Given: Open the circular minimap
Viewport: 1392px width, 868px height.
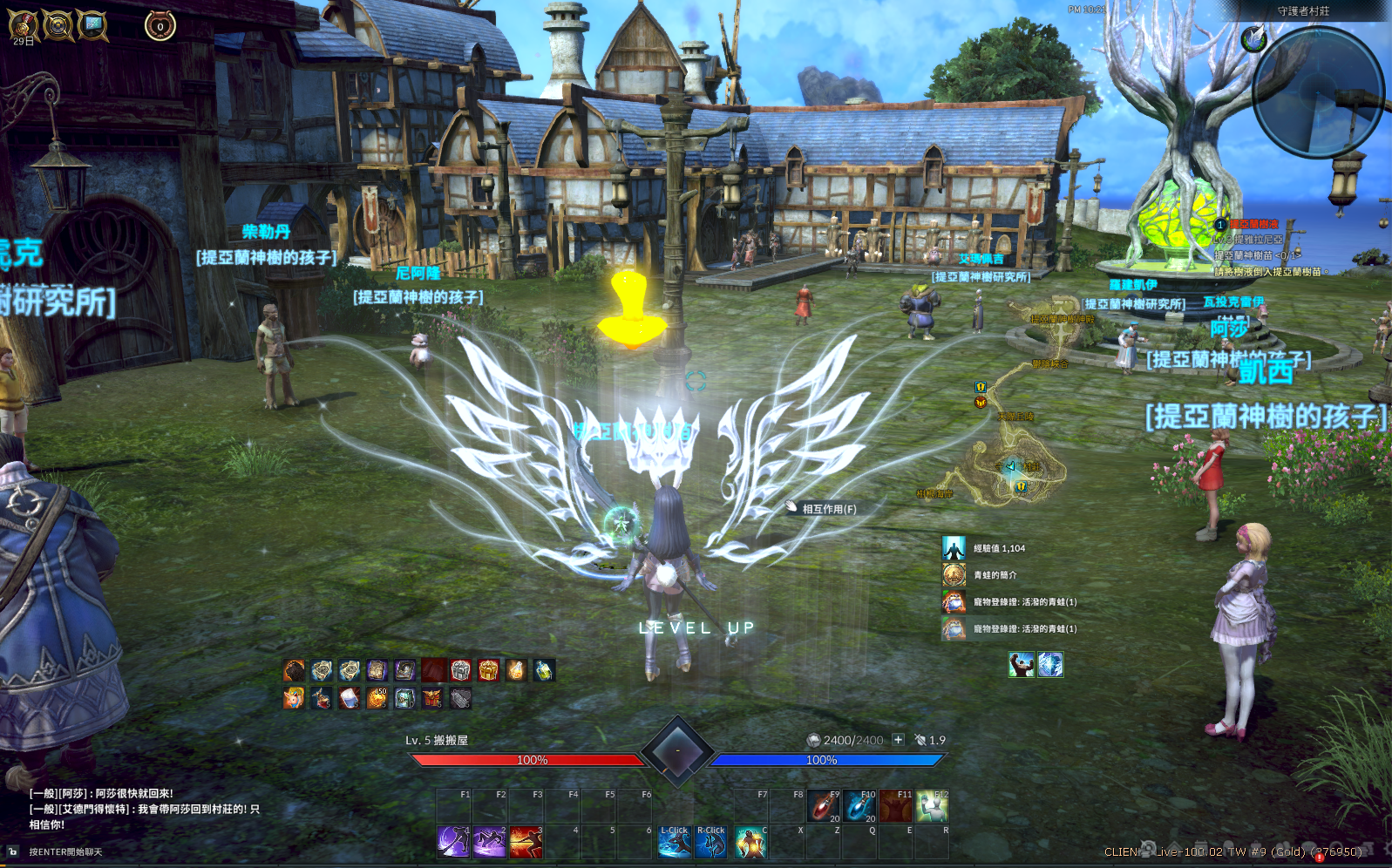Looking at the screenshot, I should tap(1318, 92).
